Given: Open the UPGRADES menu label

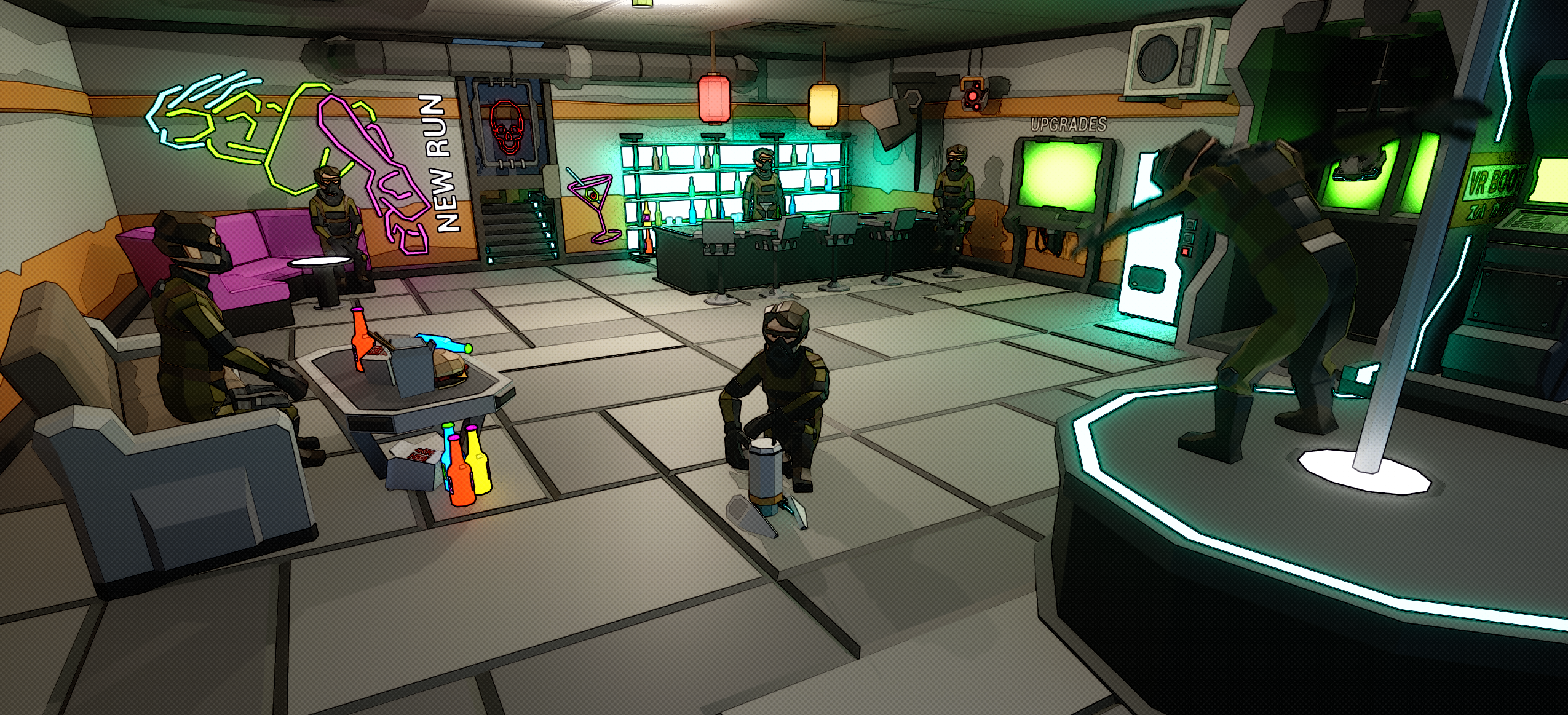Looking at the screenshot, I should coord(1069,125).
